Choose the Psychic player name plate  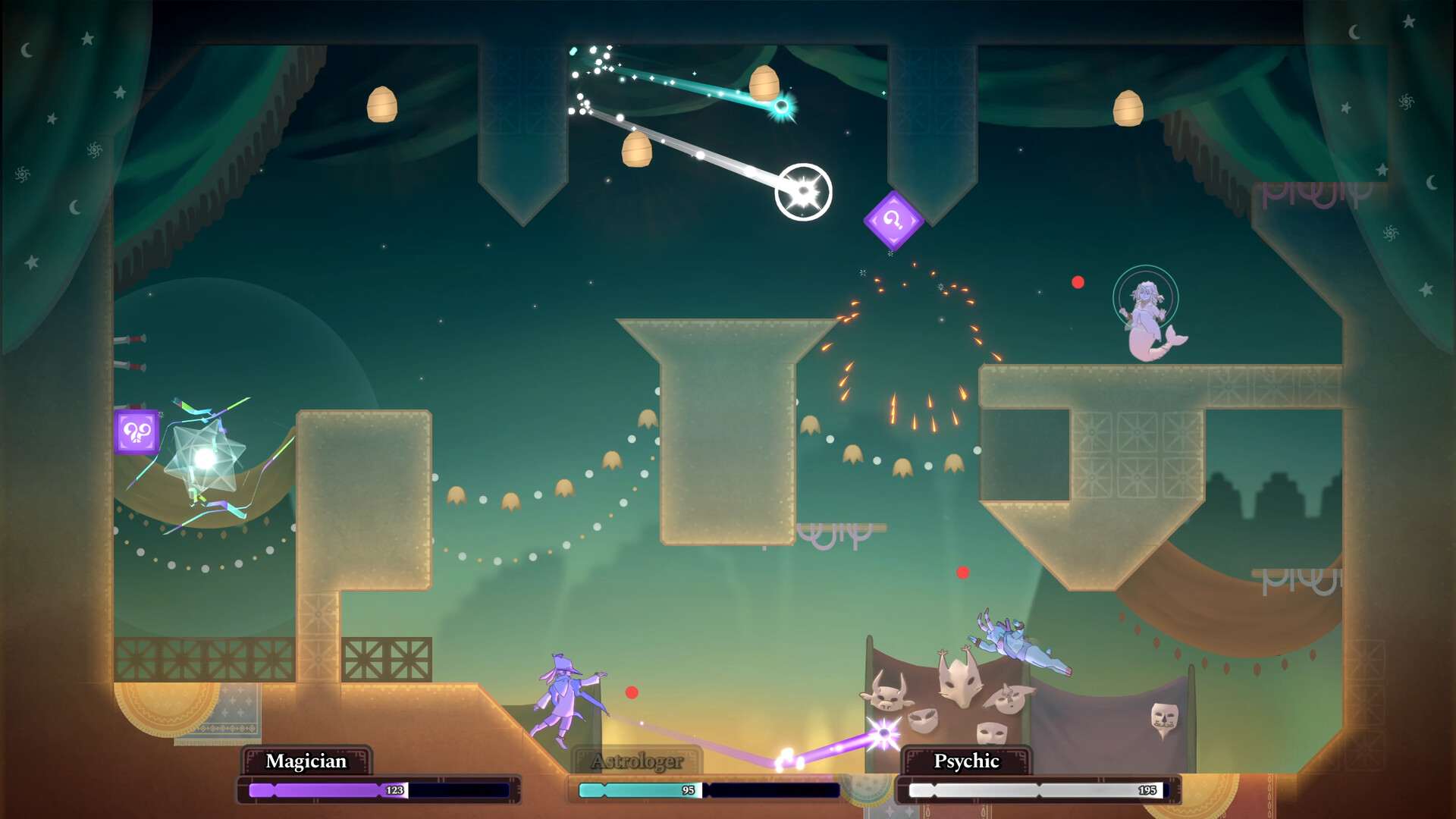[966, 761]
